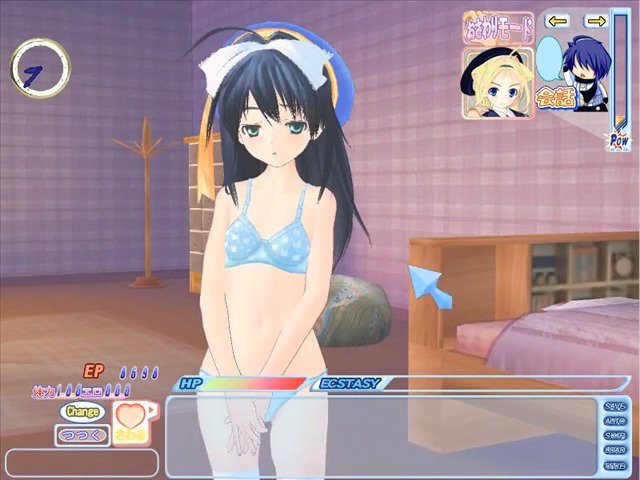Click the heart cup icon
Screen dimensions: 640x480
pos(130,423)
